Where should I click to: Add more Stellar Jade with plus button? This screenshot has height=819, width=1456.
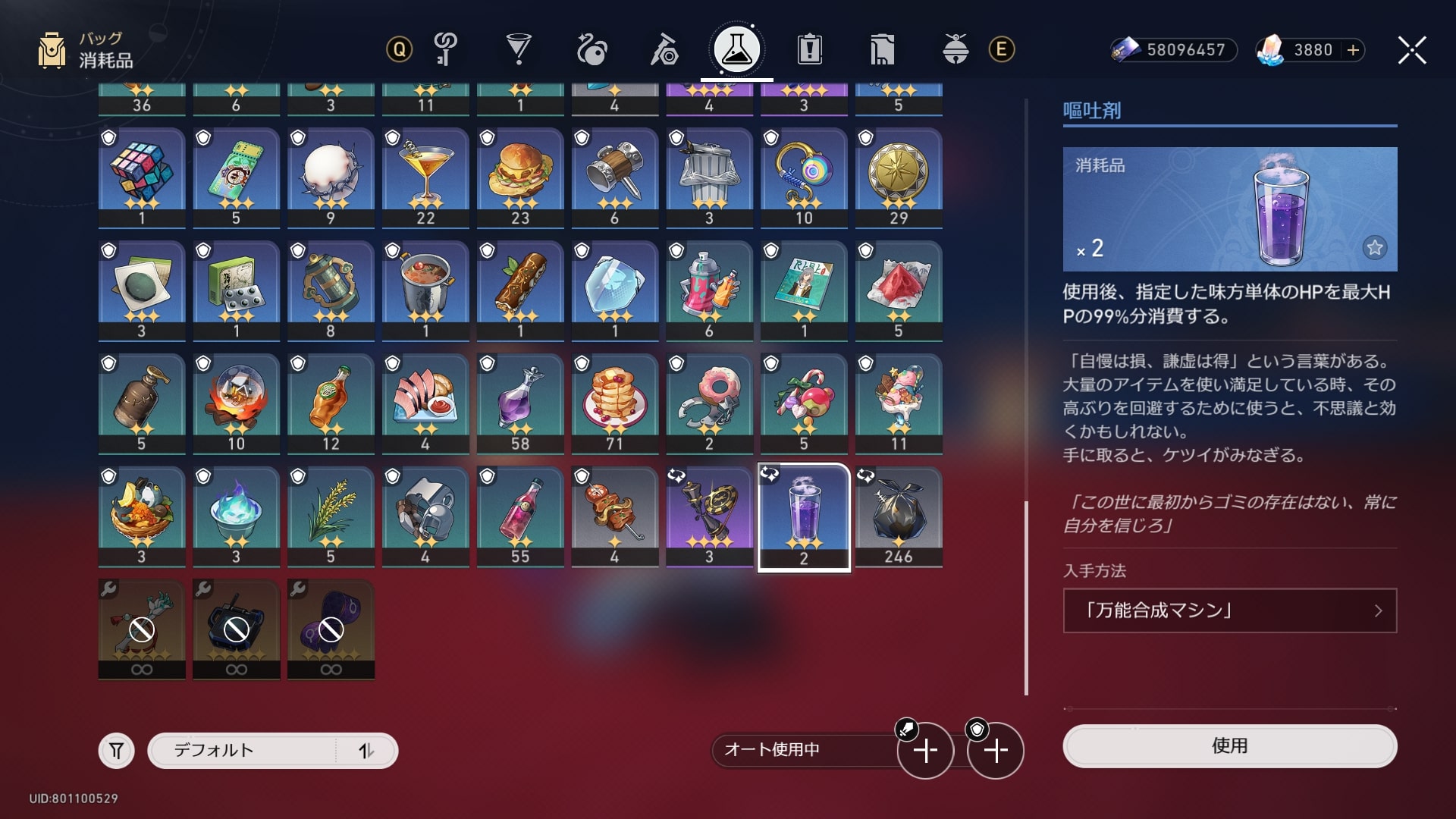click(x=1353, y=50)
